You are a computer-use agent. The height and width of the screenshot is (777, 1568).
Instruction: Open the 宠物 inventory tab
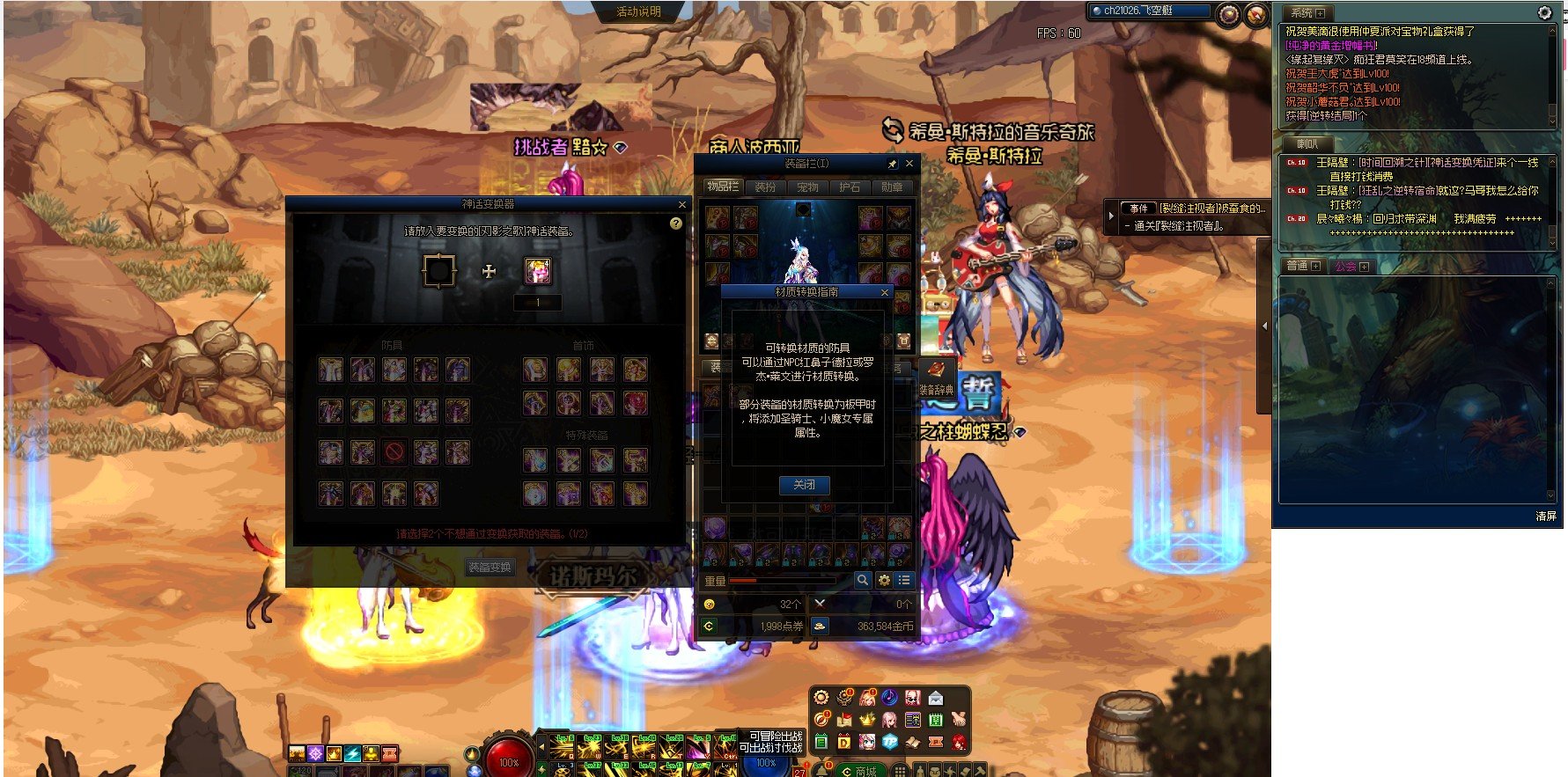click(x=807, y=187)
